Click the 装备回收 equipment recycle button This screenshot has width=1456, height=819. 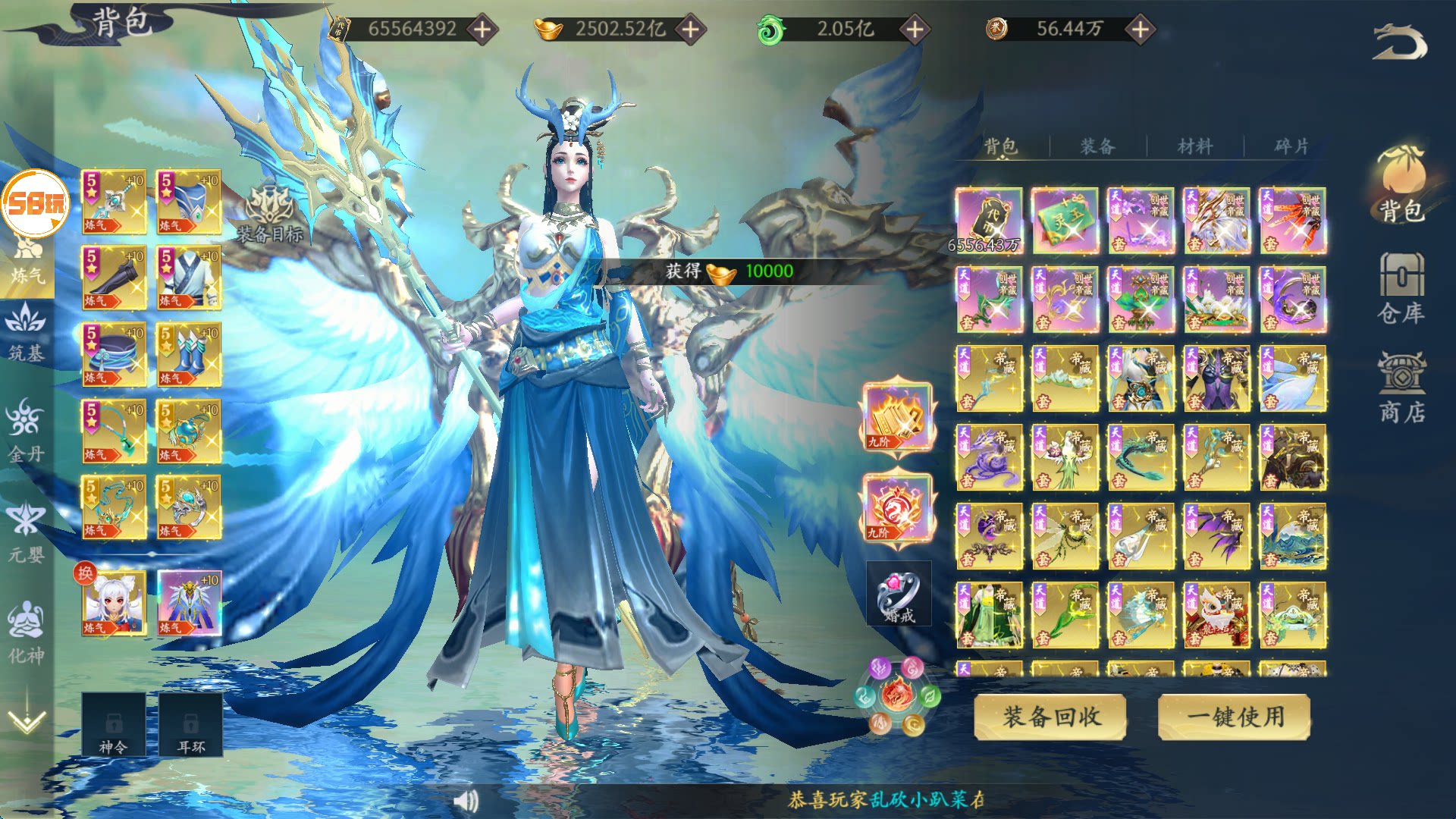pyautogui.click(x=1050, y=717)
